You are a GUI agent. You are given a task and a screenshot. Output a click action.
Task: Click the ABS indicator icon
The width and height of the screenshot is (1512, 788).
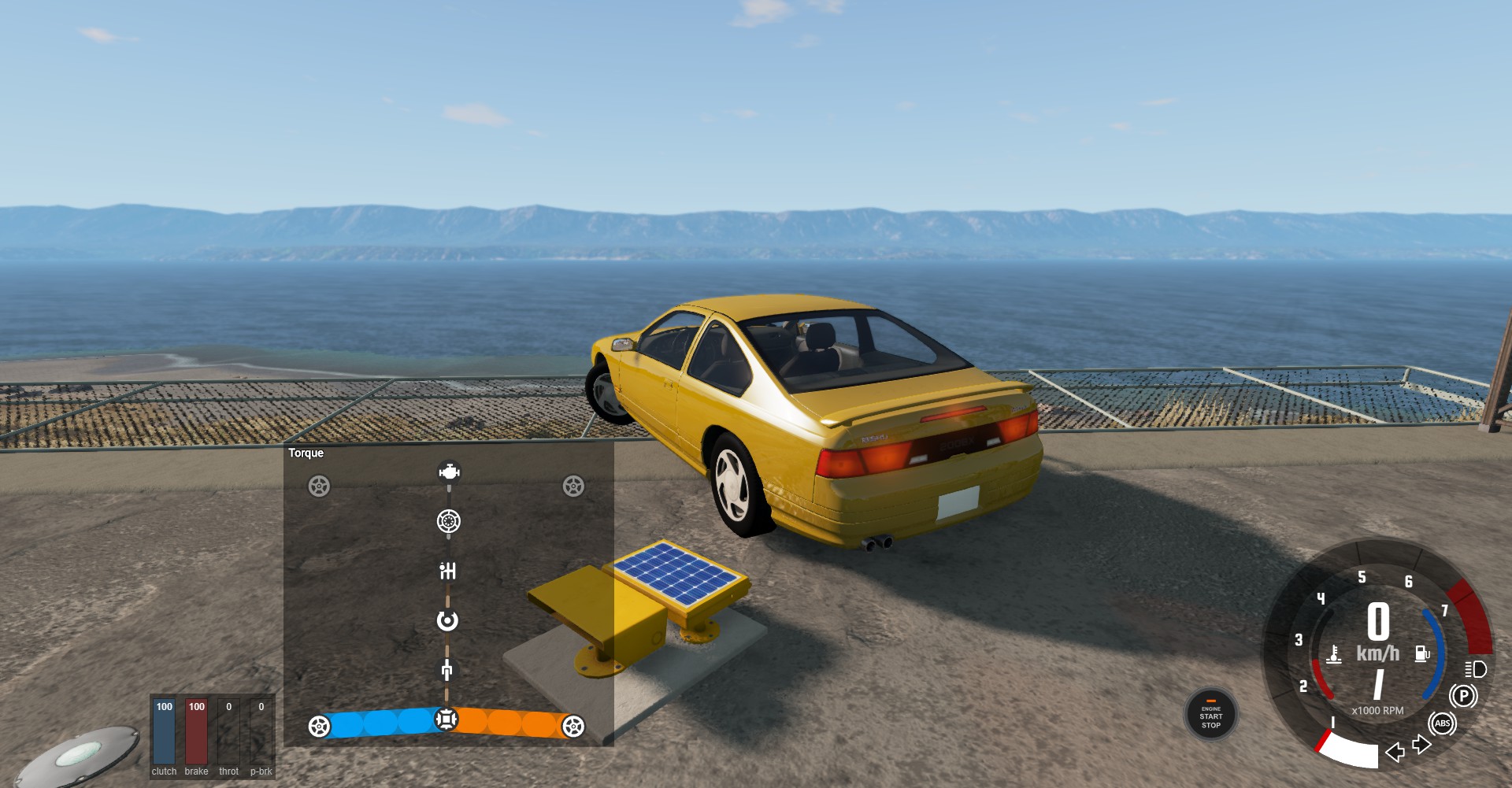tap(1442, 723)
